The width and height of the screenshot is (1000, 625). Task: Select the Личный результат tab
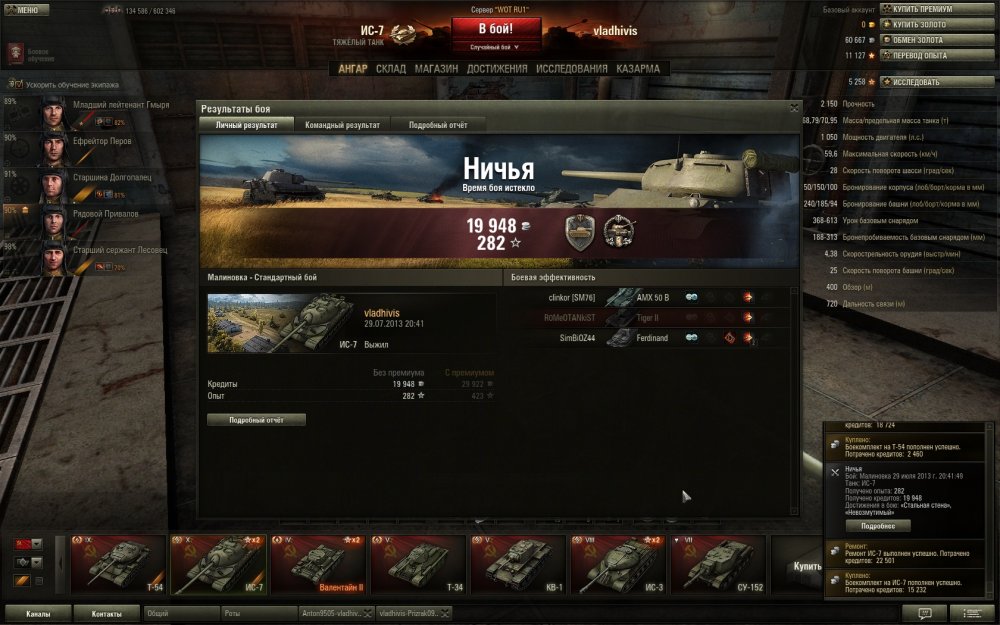246,125
